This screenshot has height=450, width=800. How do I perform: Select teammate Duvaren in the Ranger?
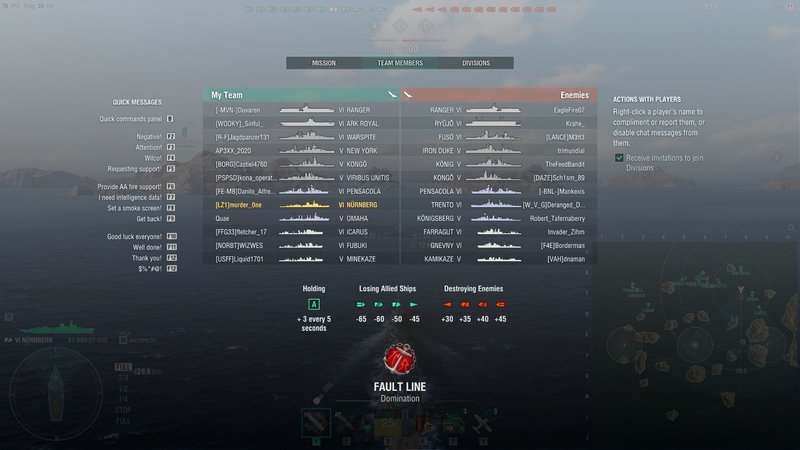coord(300,109)
